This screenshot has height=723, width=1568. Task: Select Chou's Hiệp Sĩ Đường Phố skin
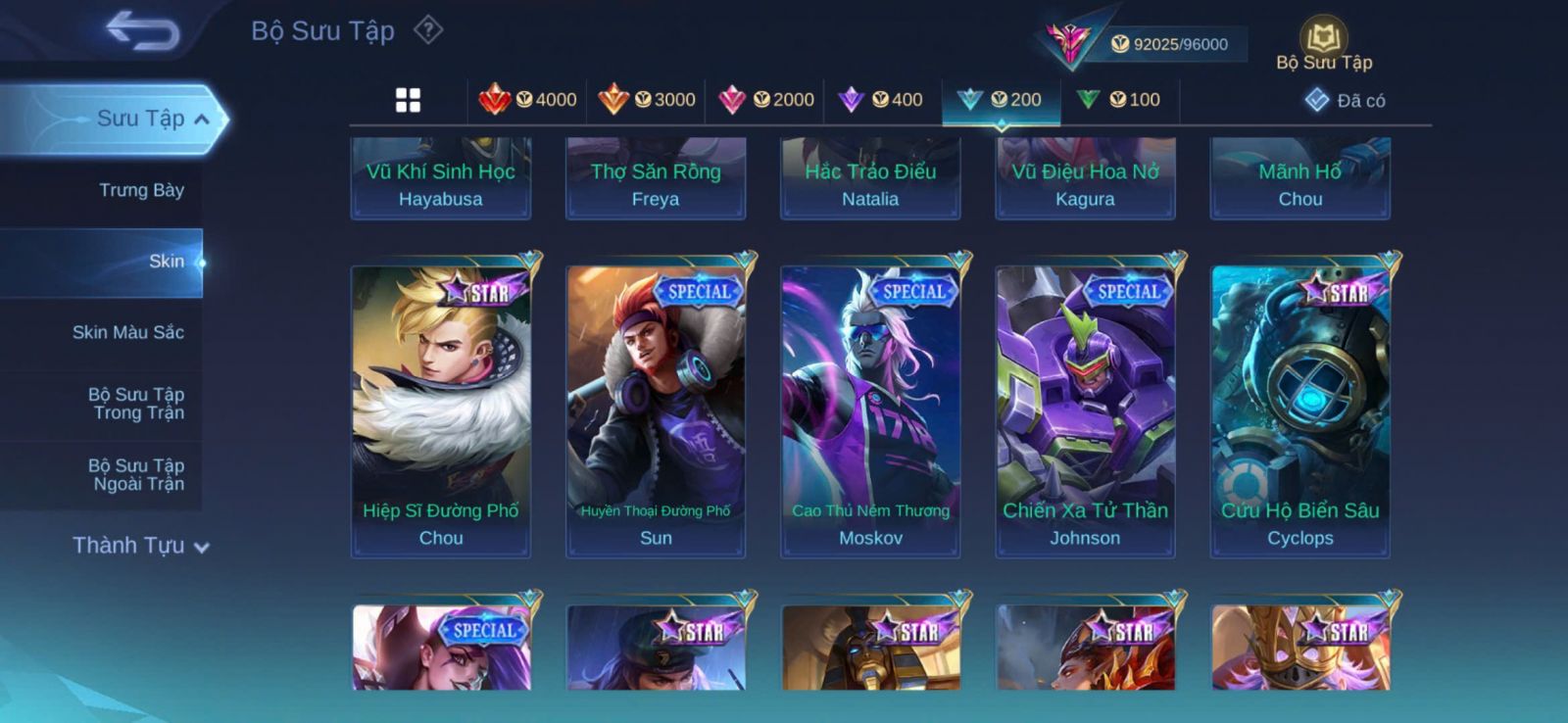[441, 410]
